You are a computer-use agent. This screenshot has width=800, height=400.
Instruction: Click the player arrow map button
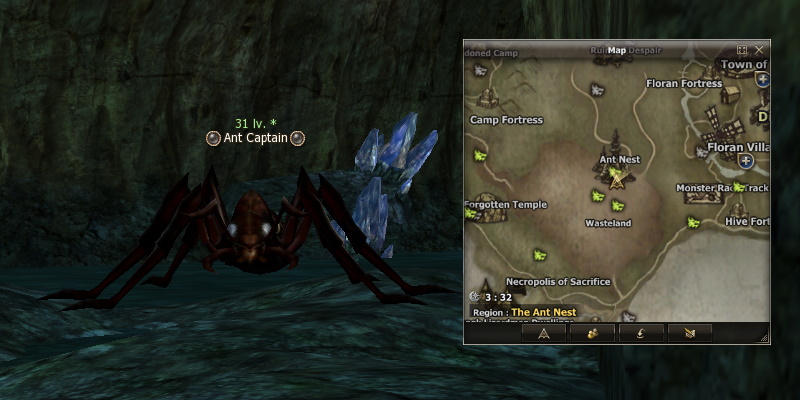[544, 333]
